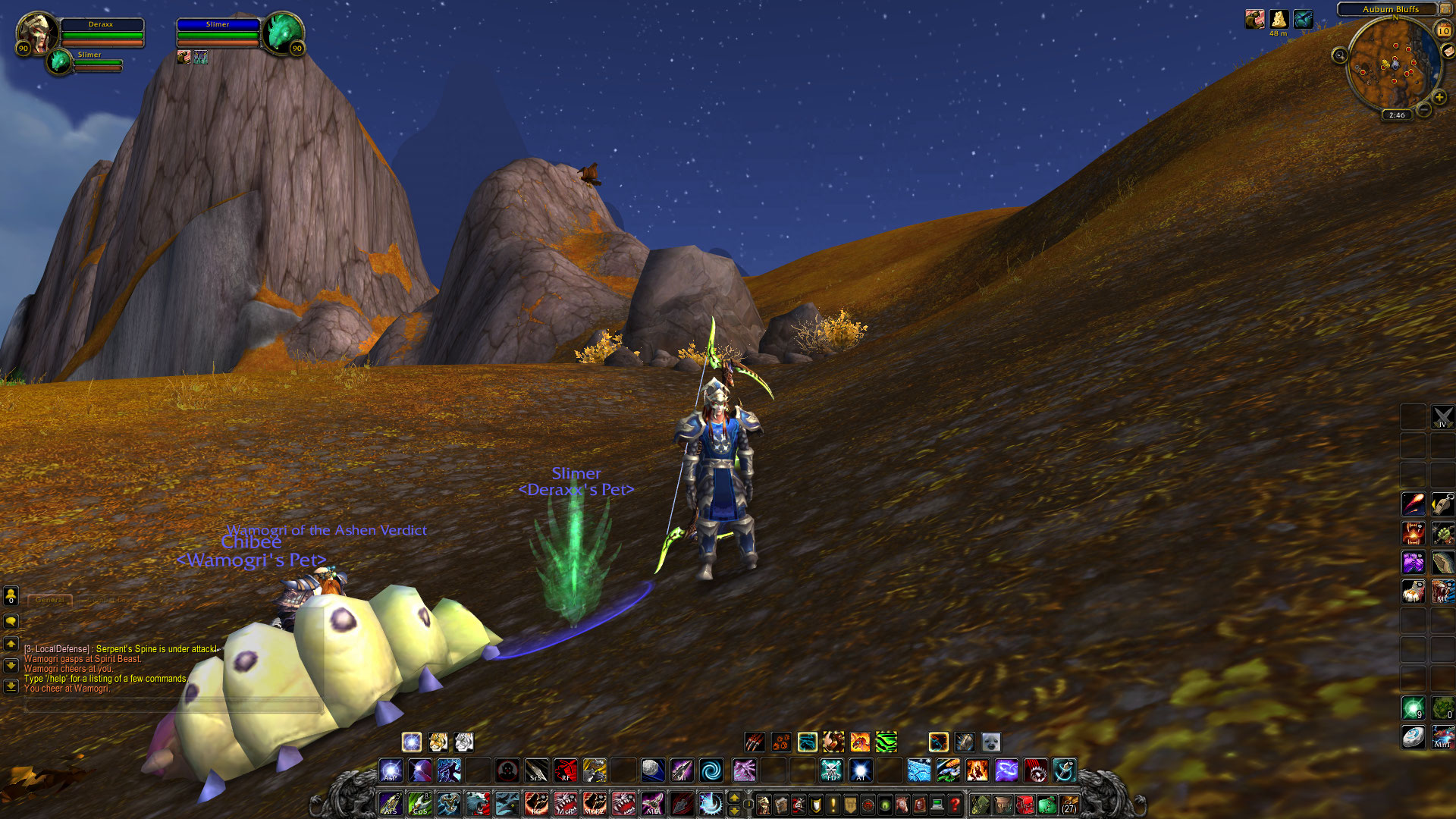
Task: Open the minimap tracking magnifier button
Action: (1340, 55)
